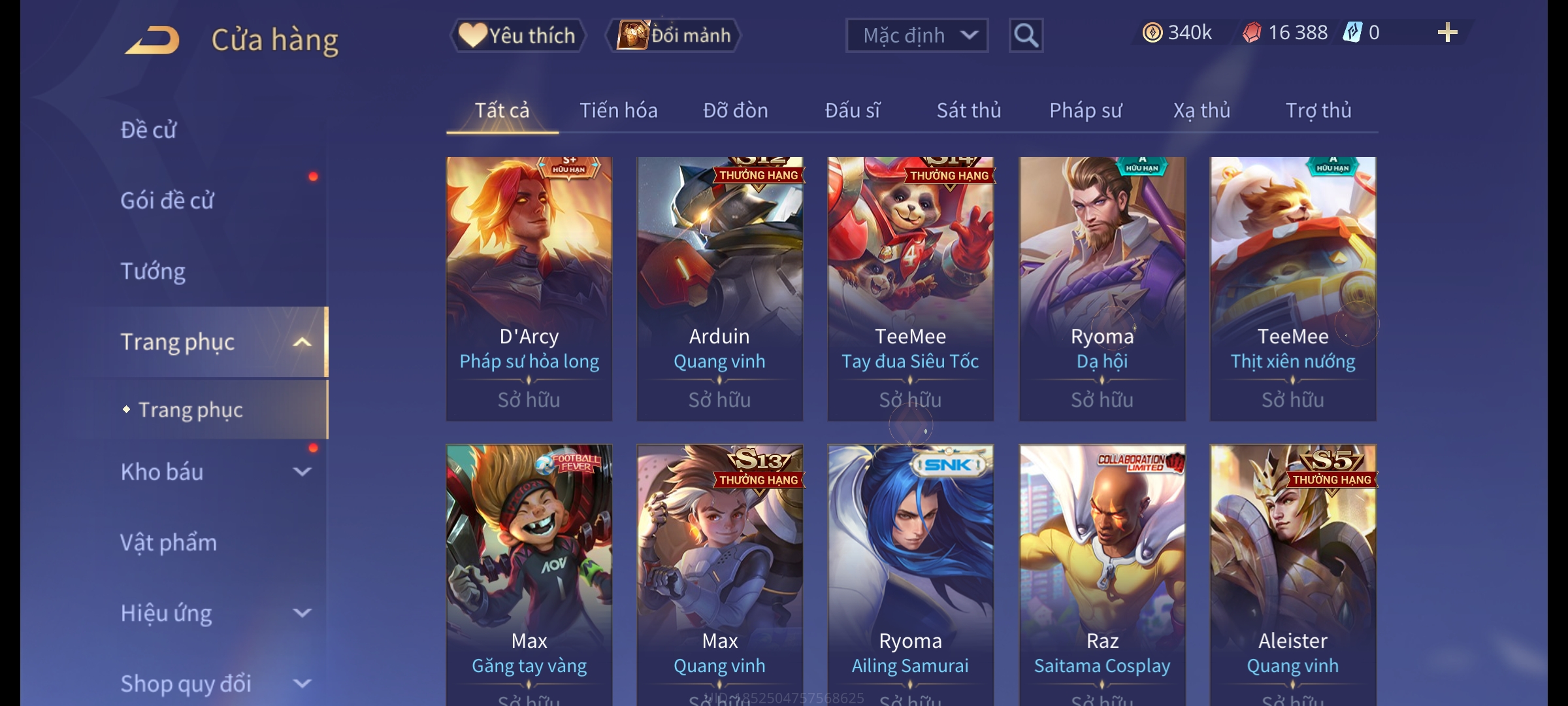
Task: Open the Vật phẩm items section
Action: coord(169,543)
